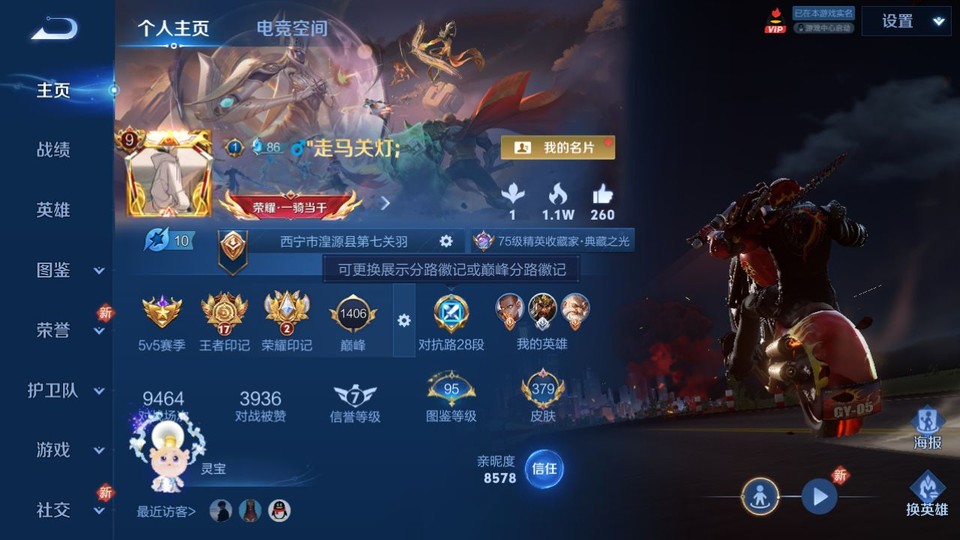Open the 社交 section
960x540 pixels.
click(x=54, y=510)
